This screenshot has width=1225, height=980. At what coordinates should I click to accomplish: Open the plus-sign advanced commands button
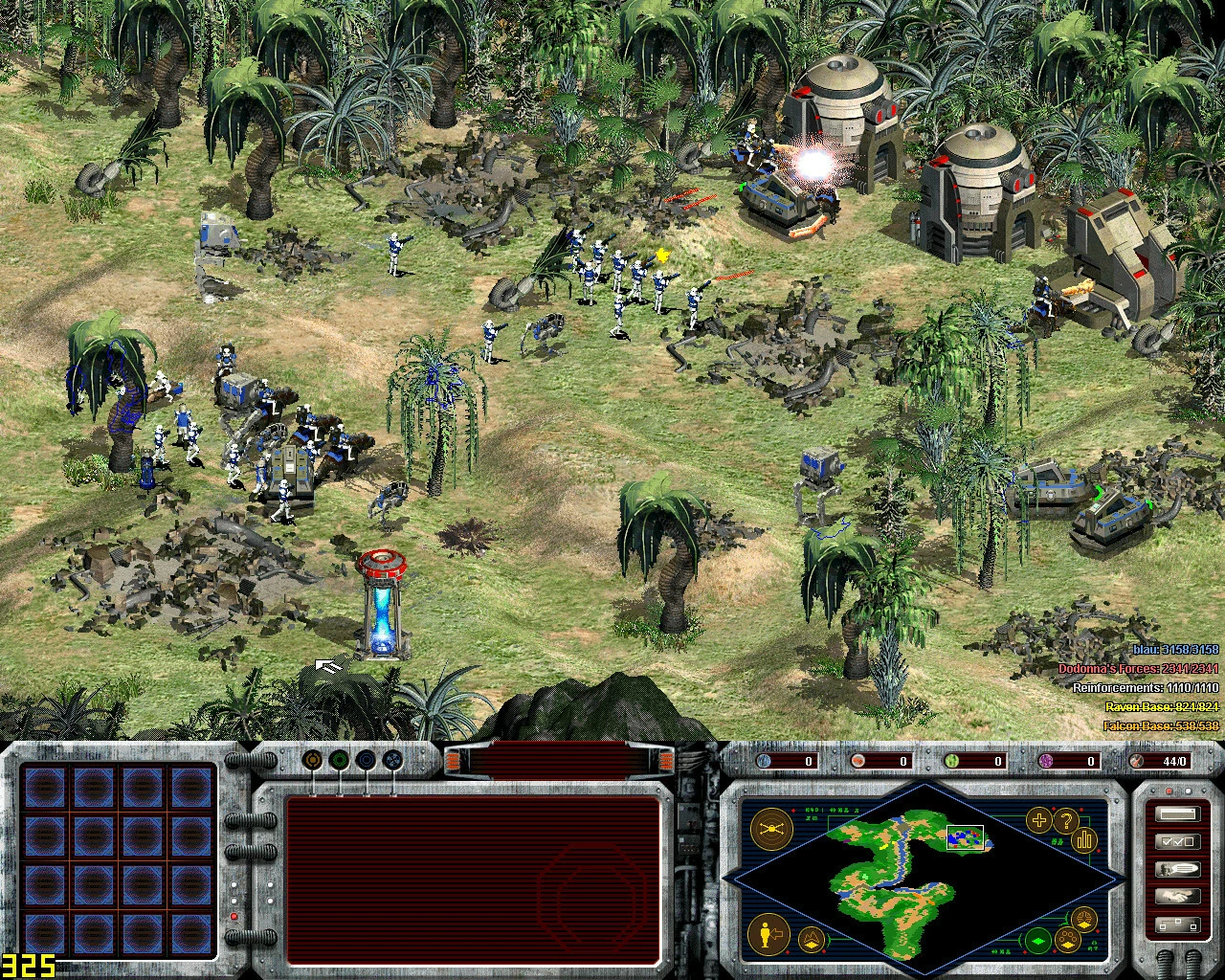1038,819
